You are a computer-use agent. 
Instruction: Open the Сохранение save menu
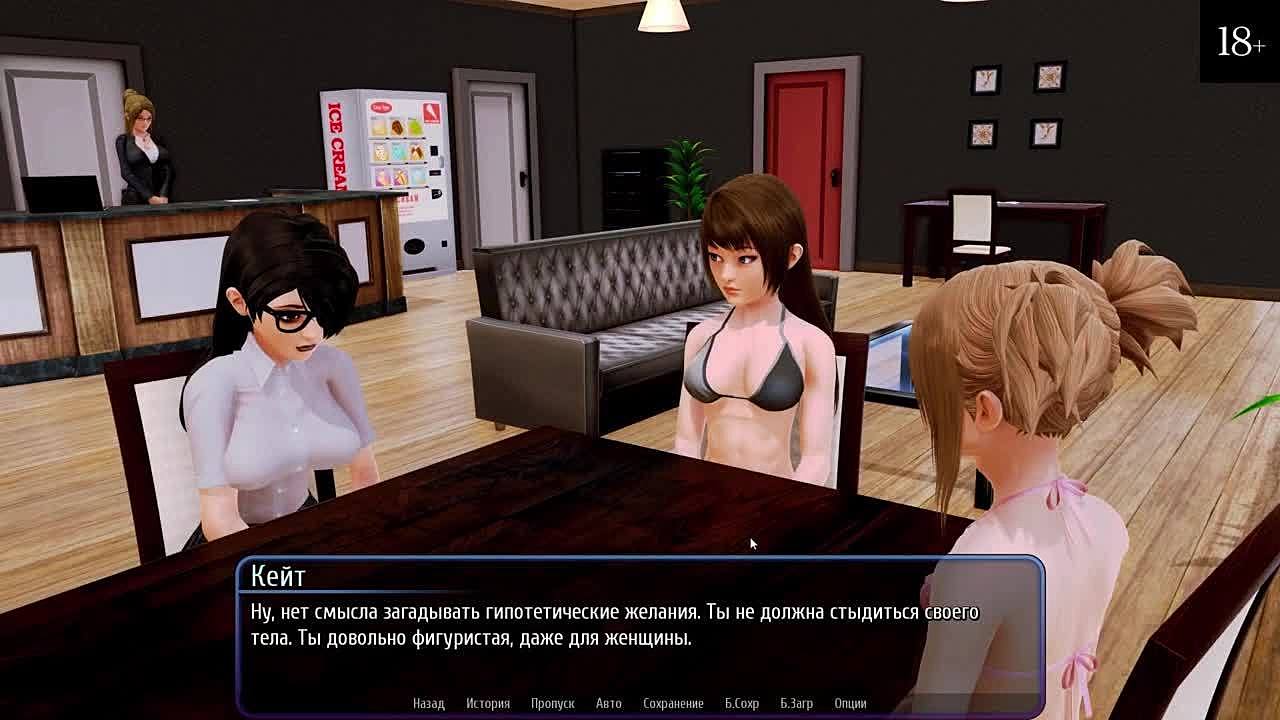point(673,703)
